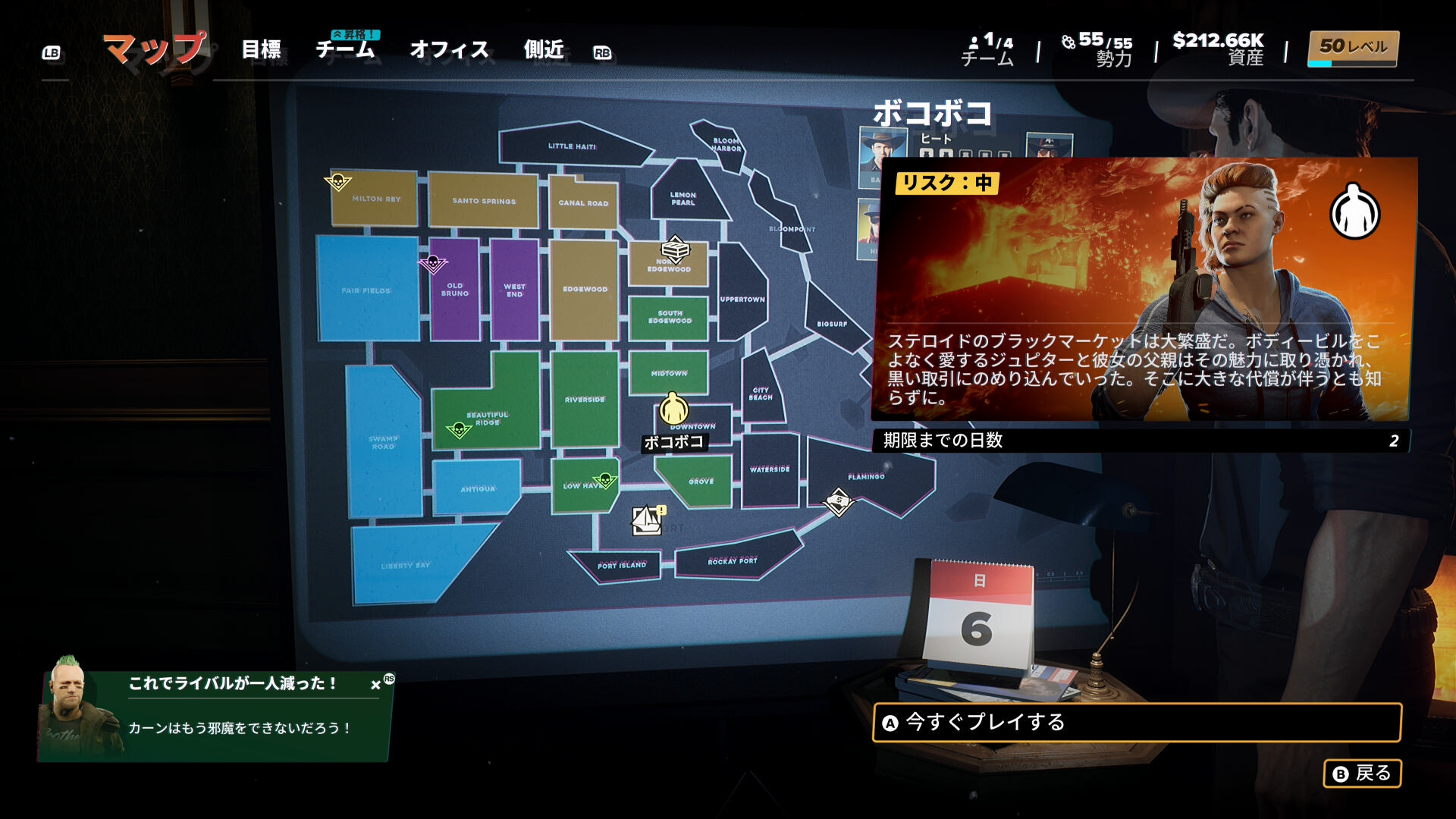Open the オフィス tab

pyautogui.click(x=449, y=50)
